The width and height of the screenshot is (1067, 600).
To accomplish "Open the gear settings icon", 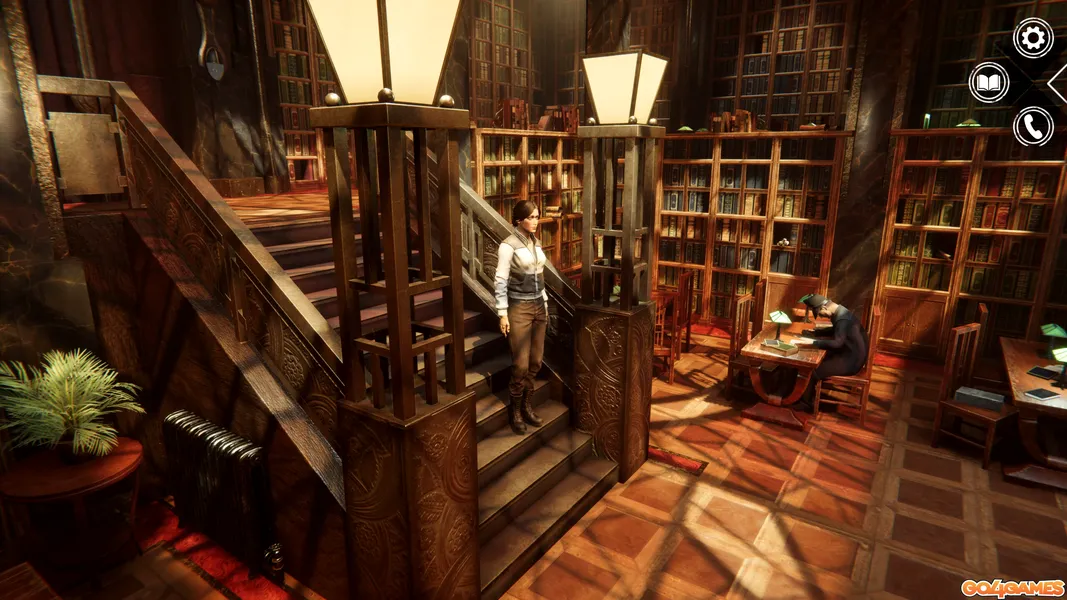I will click(x=1033, y=38).
